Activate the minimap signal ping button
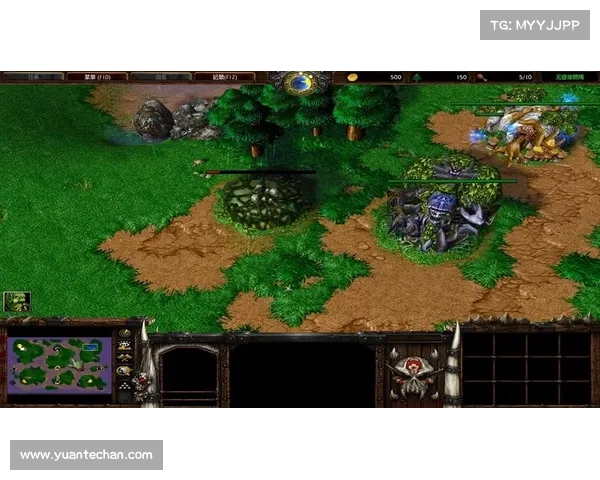The image size is (600, 480). [125, 334]
